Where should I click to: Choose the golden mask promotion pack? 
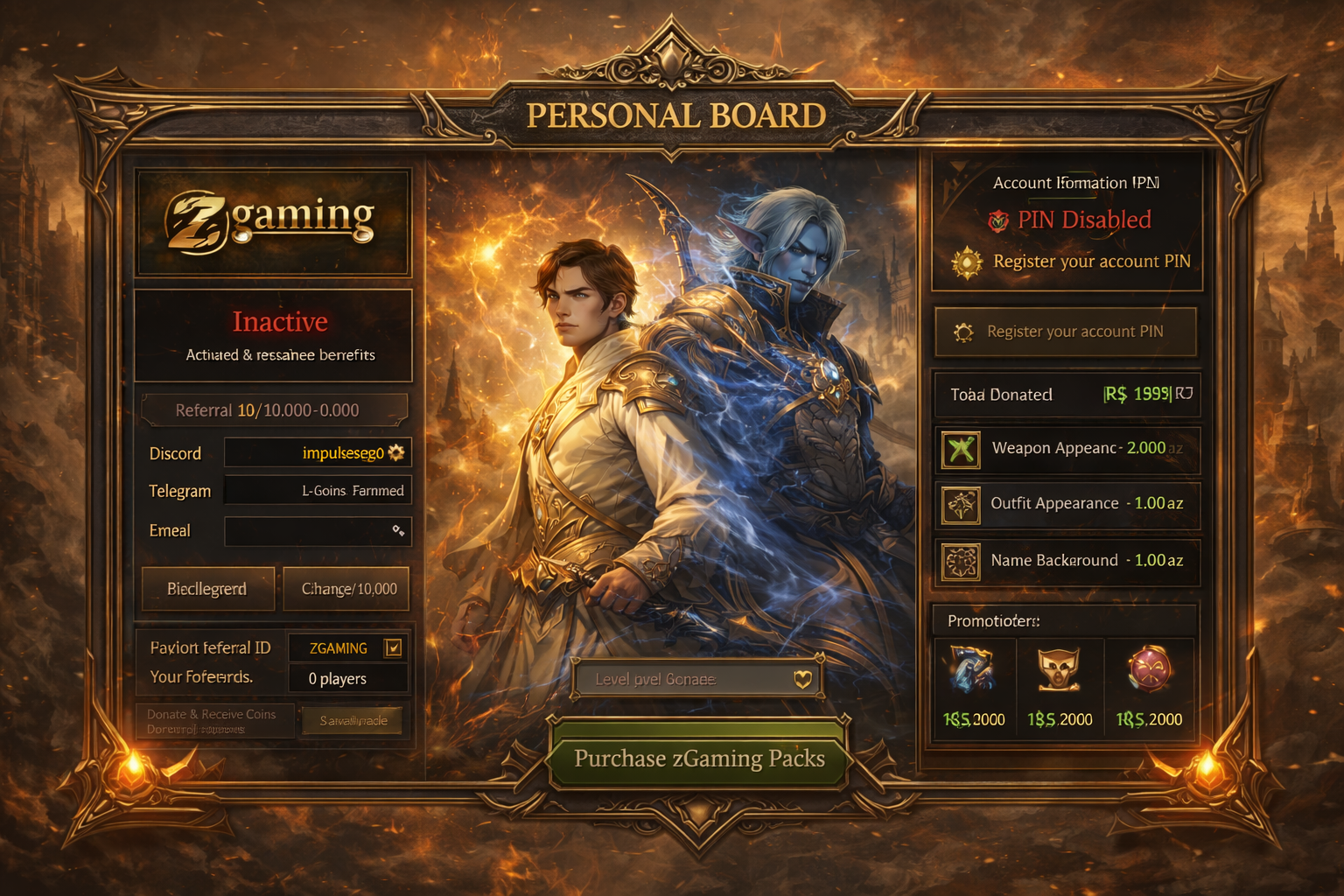click(x=1060, y=688)
